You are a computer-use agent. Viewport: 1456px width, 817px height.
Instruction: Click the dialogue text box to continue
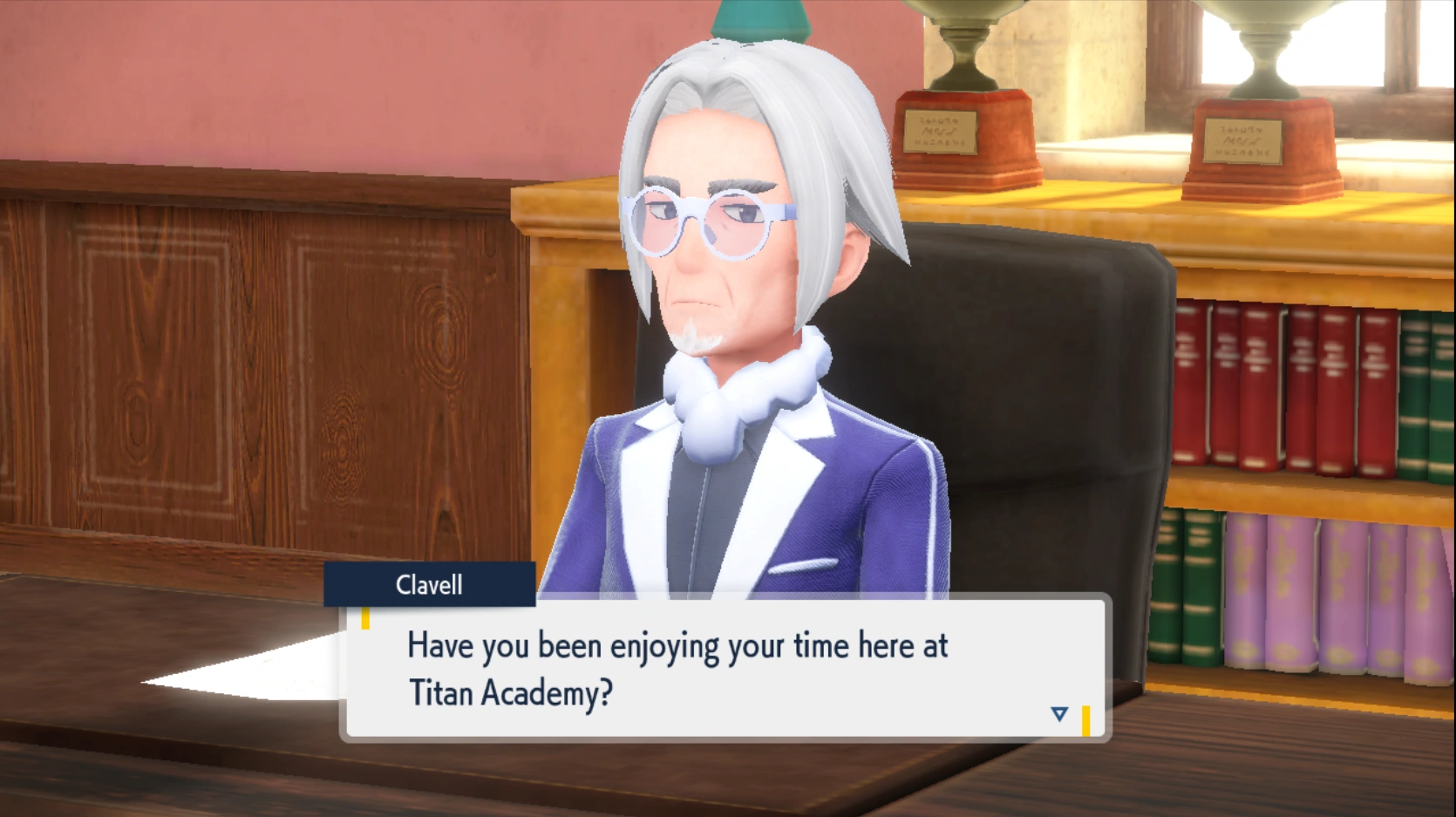coord(724,671)
